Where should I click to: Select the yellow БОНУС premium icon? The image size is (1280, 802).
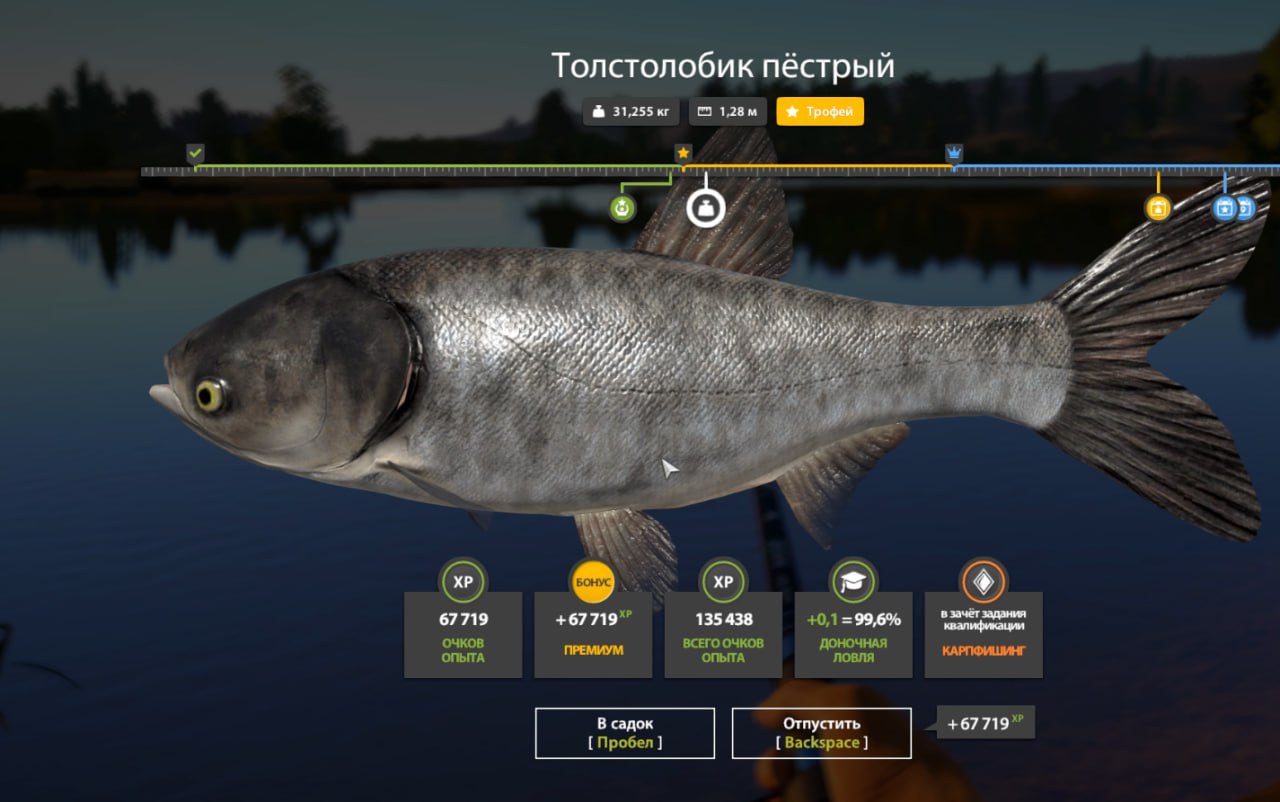[x=592, y=583]
